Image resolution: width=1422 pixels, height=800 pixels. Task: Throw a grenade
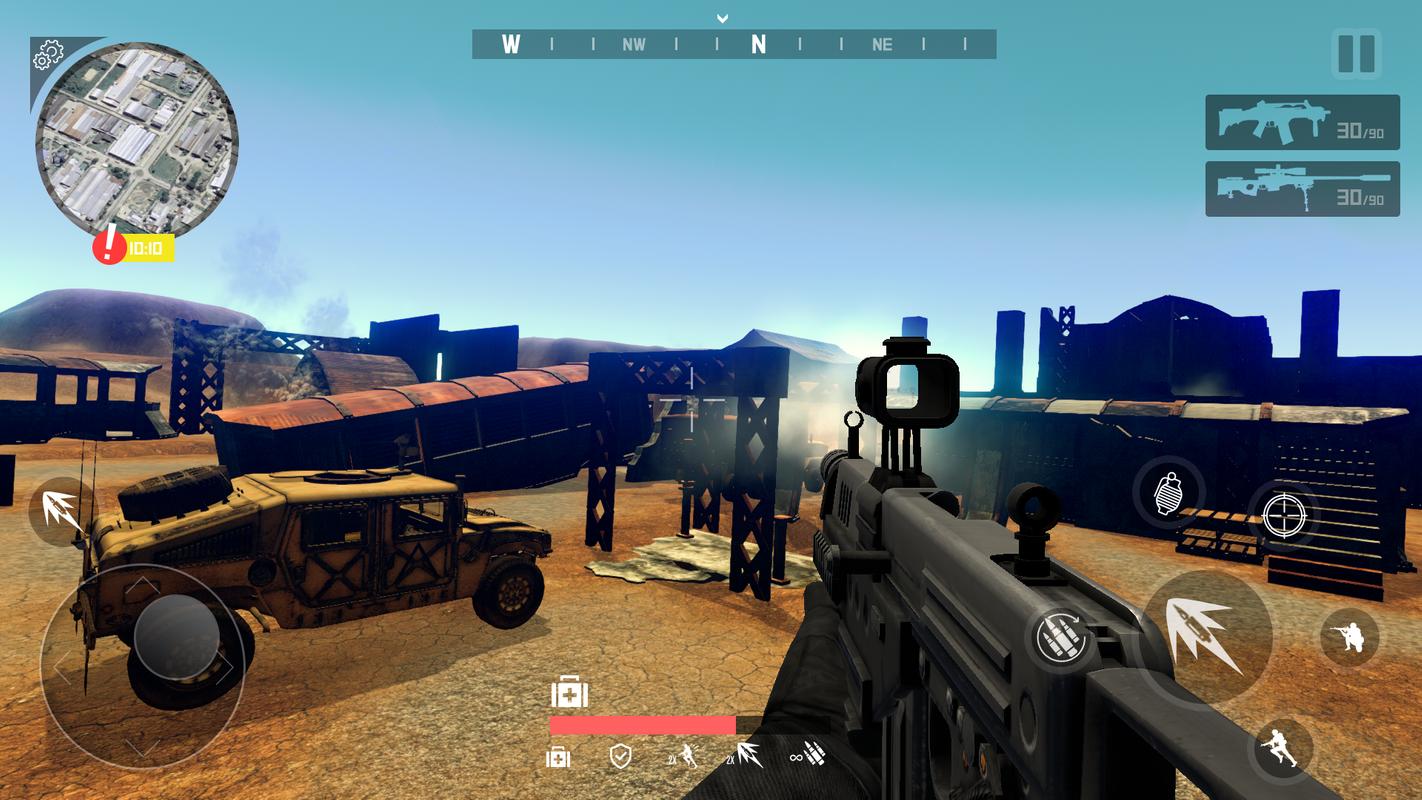(1168, 493)
